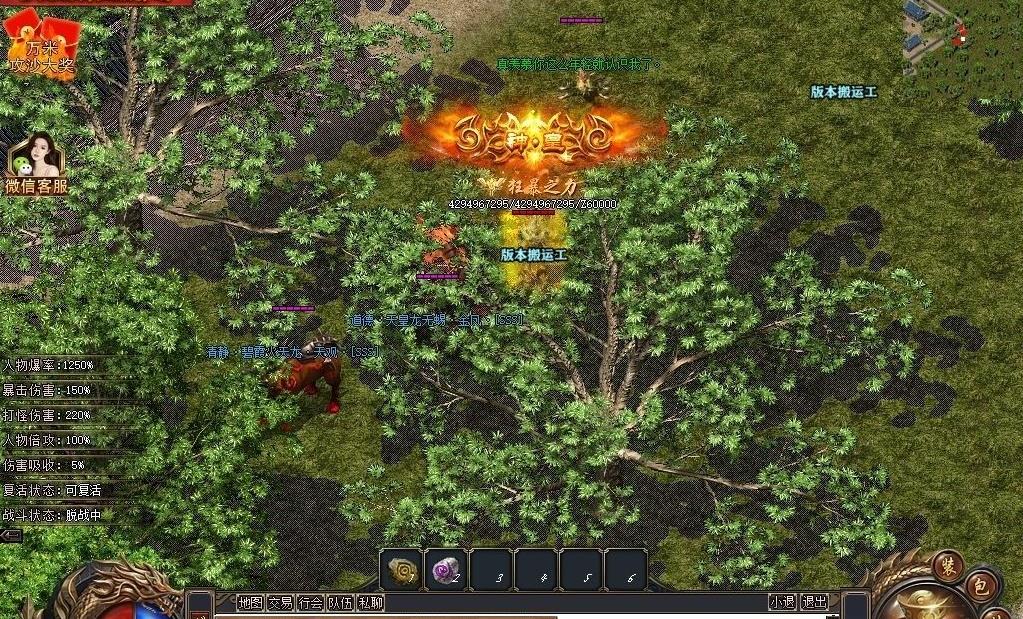Select the scroll item in hotbar slot 1
1023x619 pixels.
coord(401,570)
